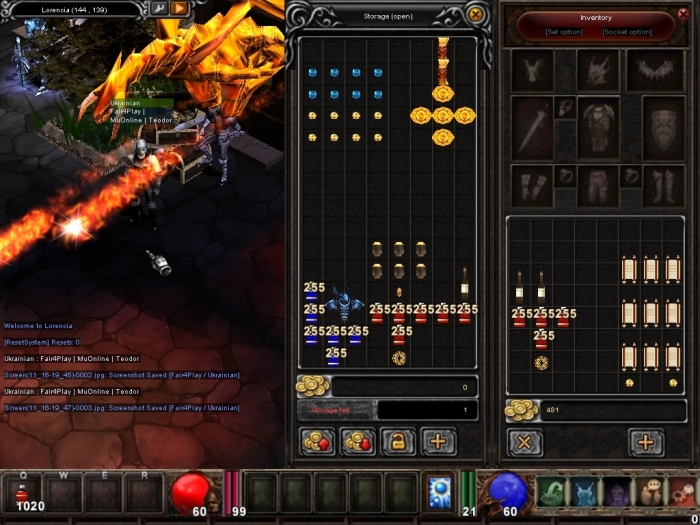The height and width of the screenshot is (525, 700).
Task: Click the wrench settings icon at the top
Action: [158, 9]
